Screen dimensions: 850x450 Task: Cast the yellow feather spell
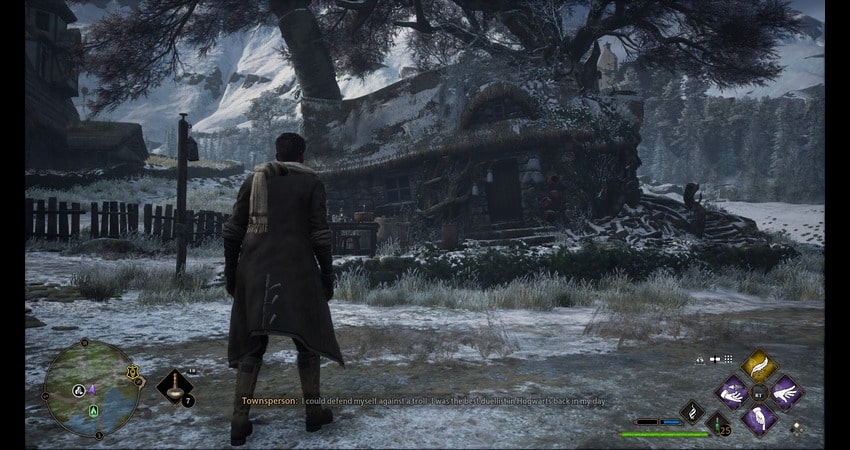(x=759, y=367)
